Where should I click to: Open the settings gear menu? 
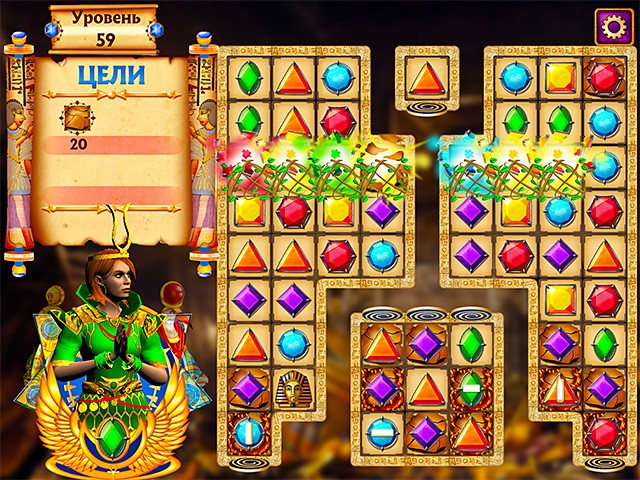611,26
